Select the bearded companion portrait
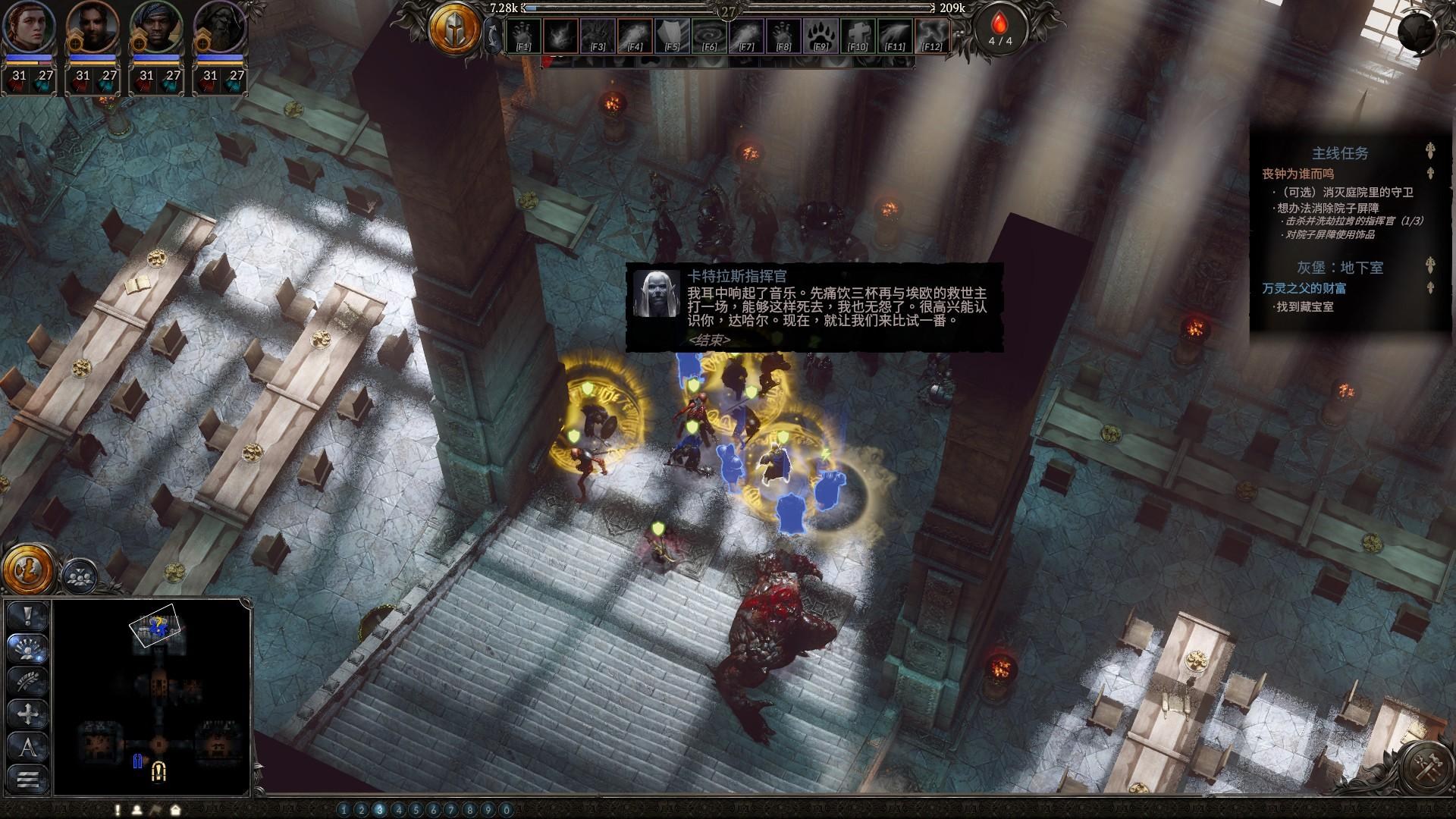The width and height of the screenshot is (1456, 819). [93, 27]
